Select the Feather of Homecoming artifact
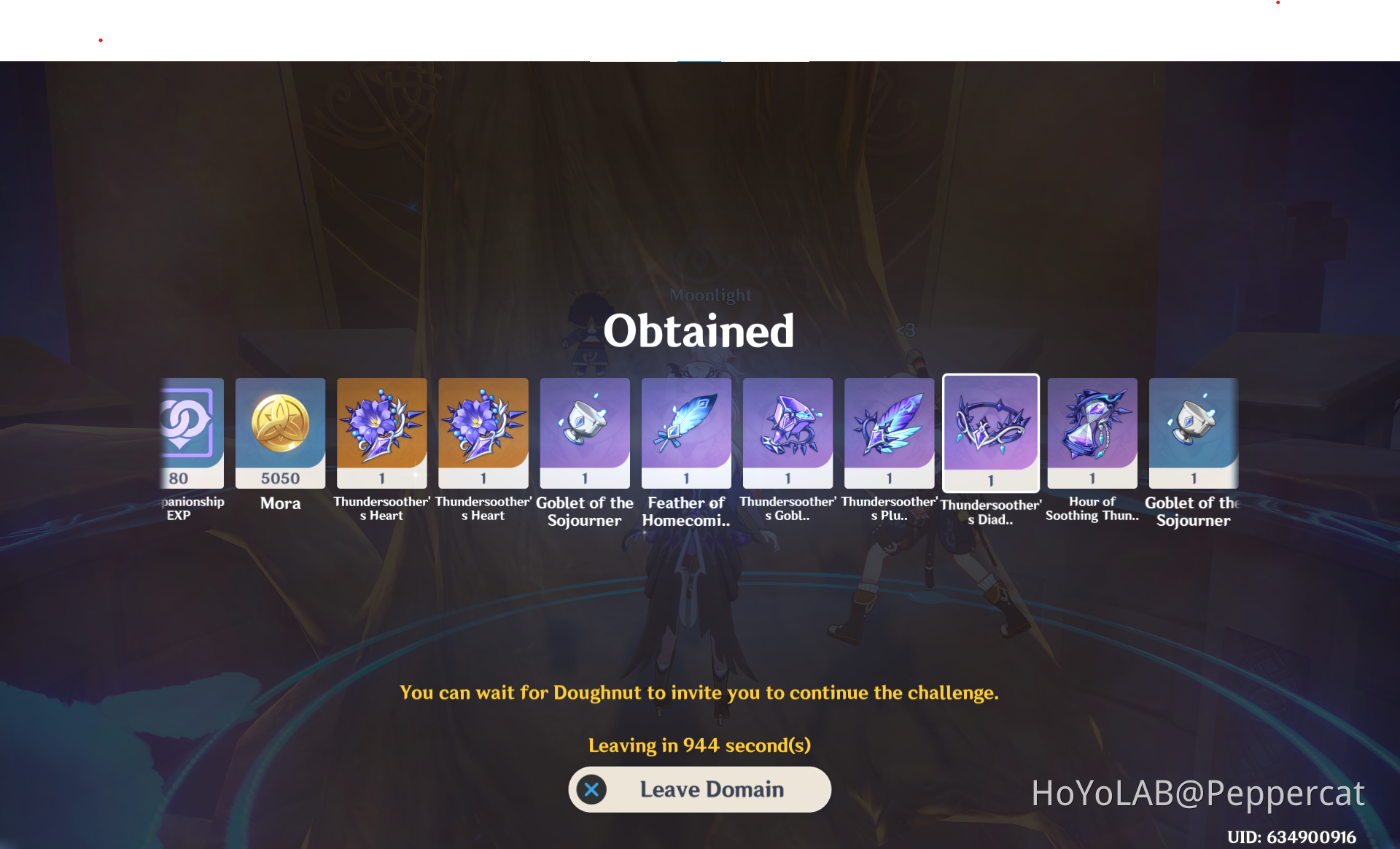This screenshot has width=1400, height=849. click(x=685, y=433)
